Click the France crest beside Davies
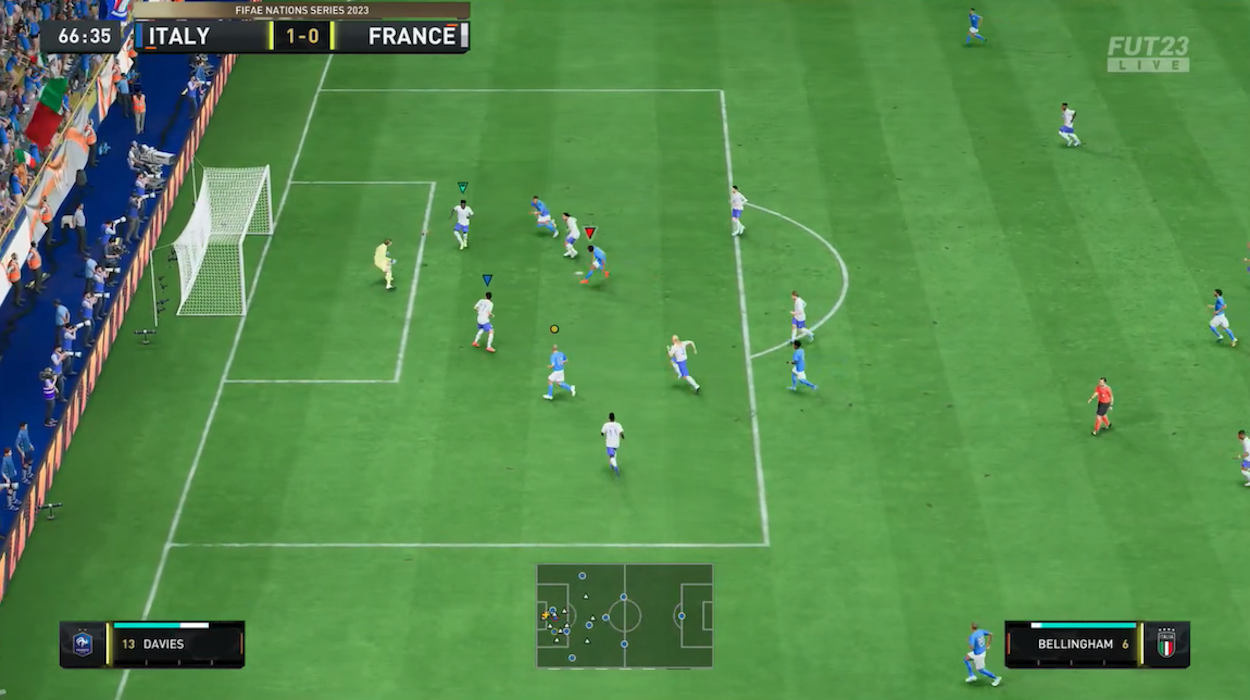This screenshot has width=1250, height=700. 83,644
